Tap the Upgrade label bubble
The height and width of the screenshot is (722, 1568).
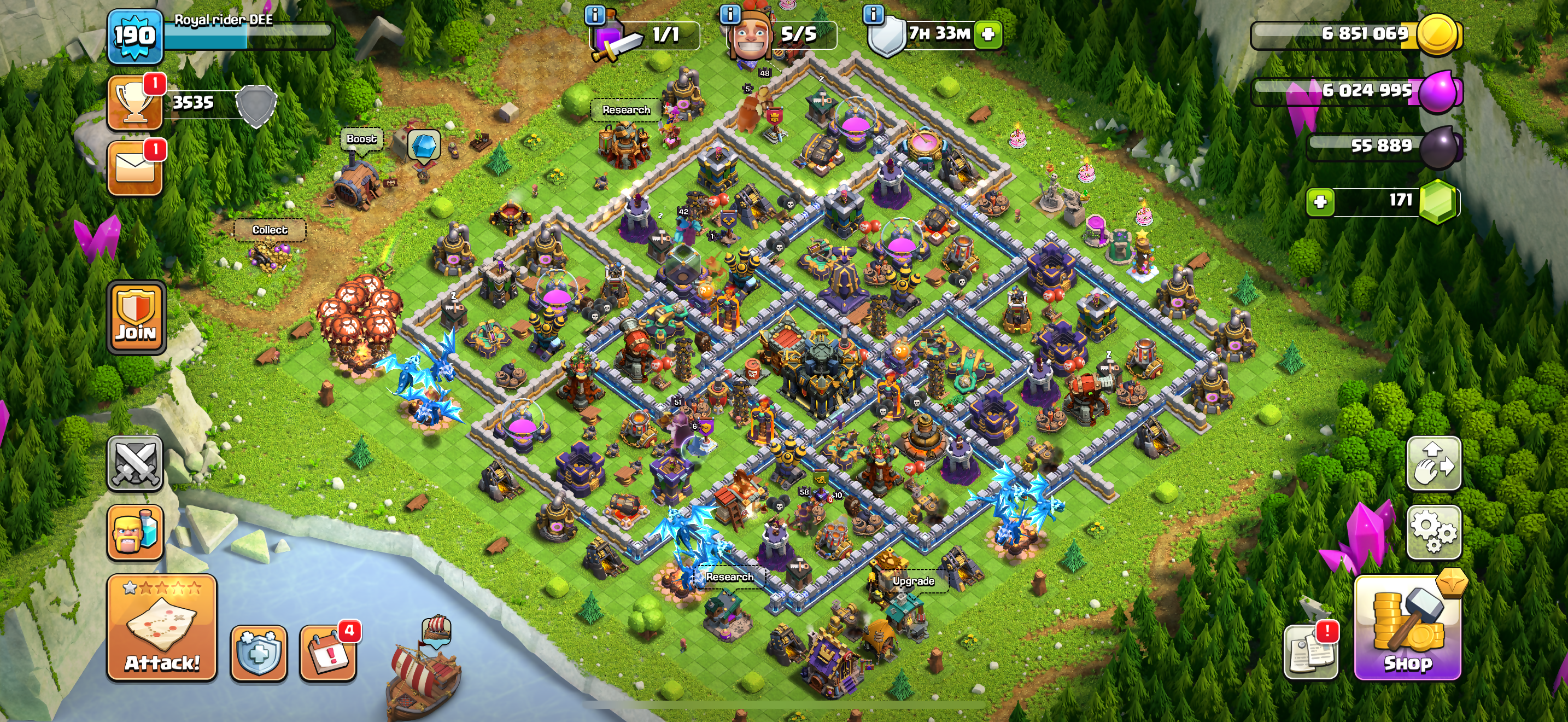point(913,581)
